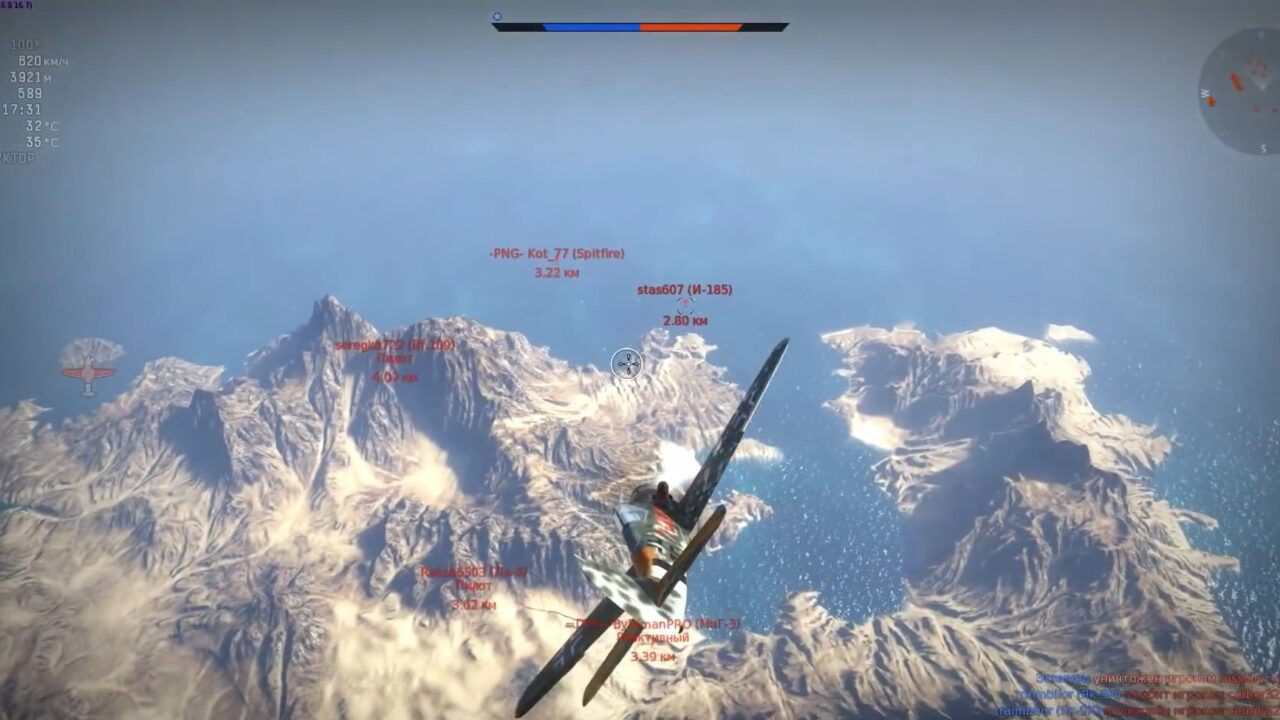
Task: Click the blue team score segment
Action: tap(590, 29)
